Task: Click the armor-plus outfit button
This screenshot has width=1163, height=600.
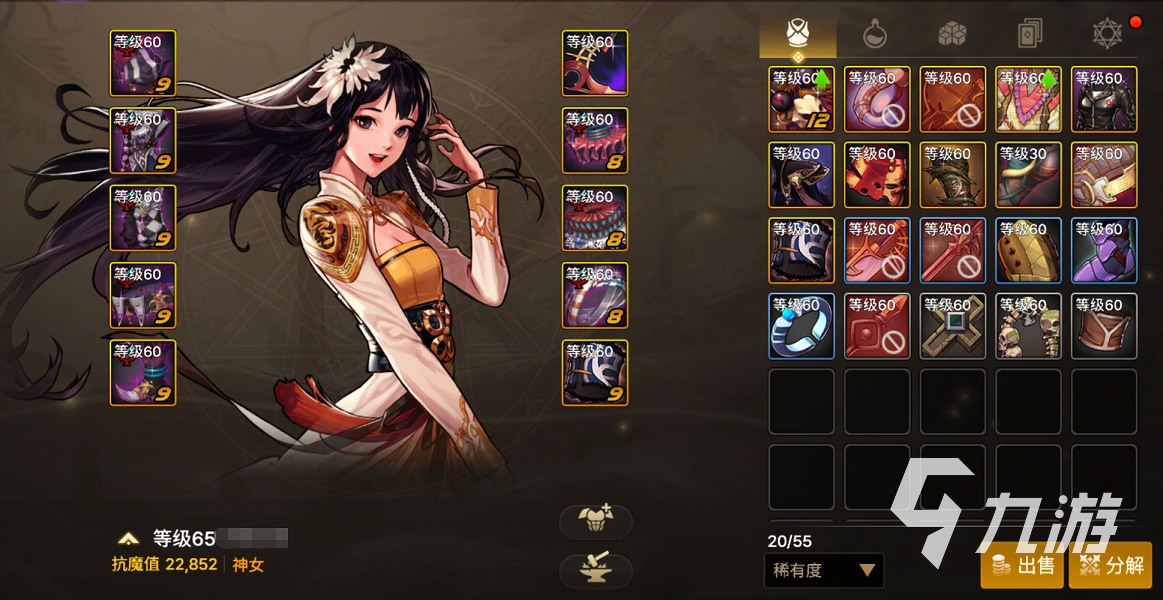Action: pos(596,521)
